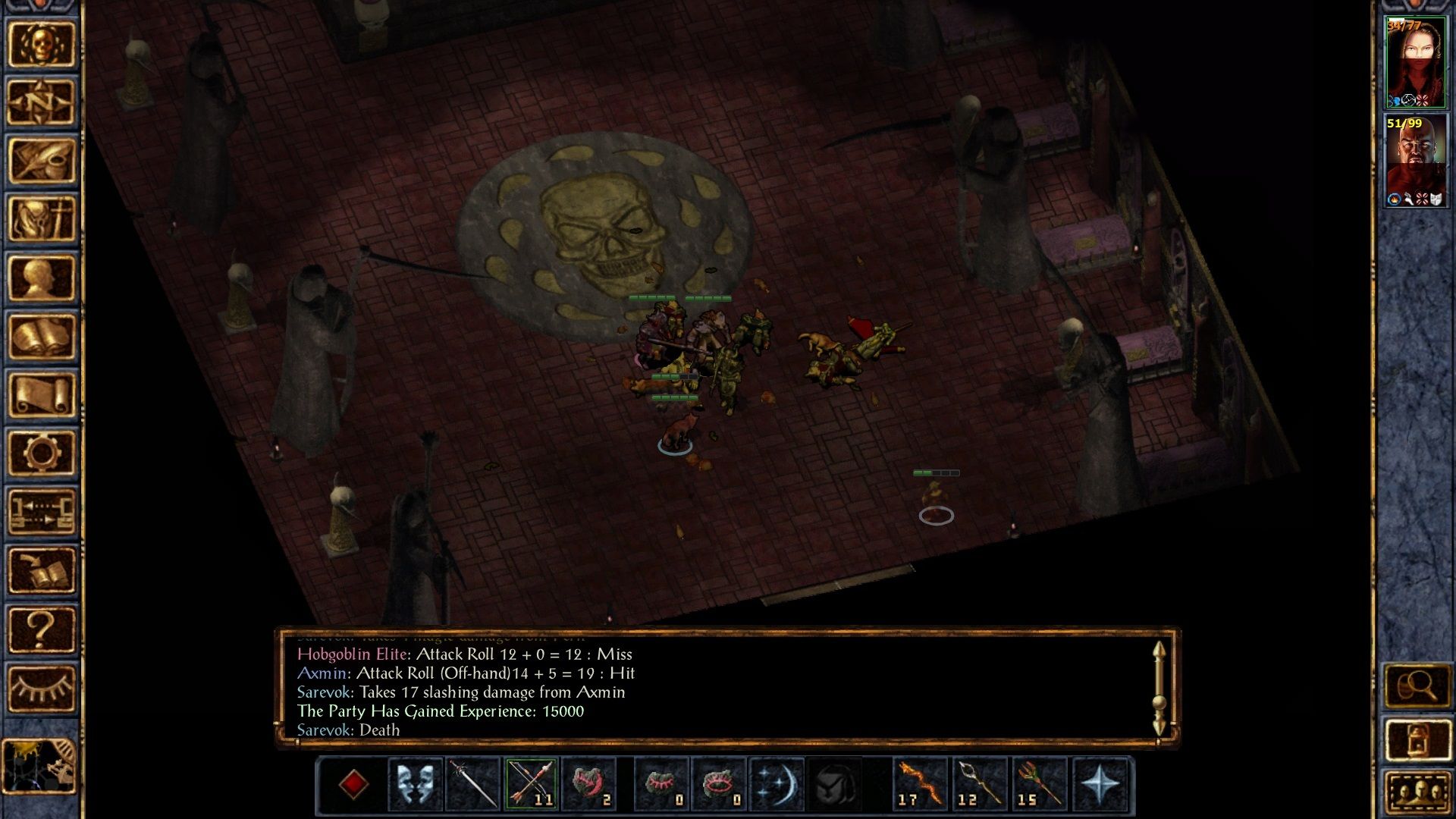Open the priest scroll
This screenshot has height=819, width=1456.
point(42,395)
